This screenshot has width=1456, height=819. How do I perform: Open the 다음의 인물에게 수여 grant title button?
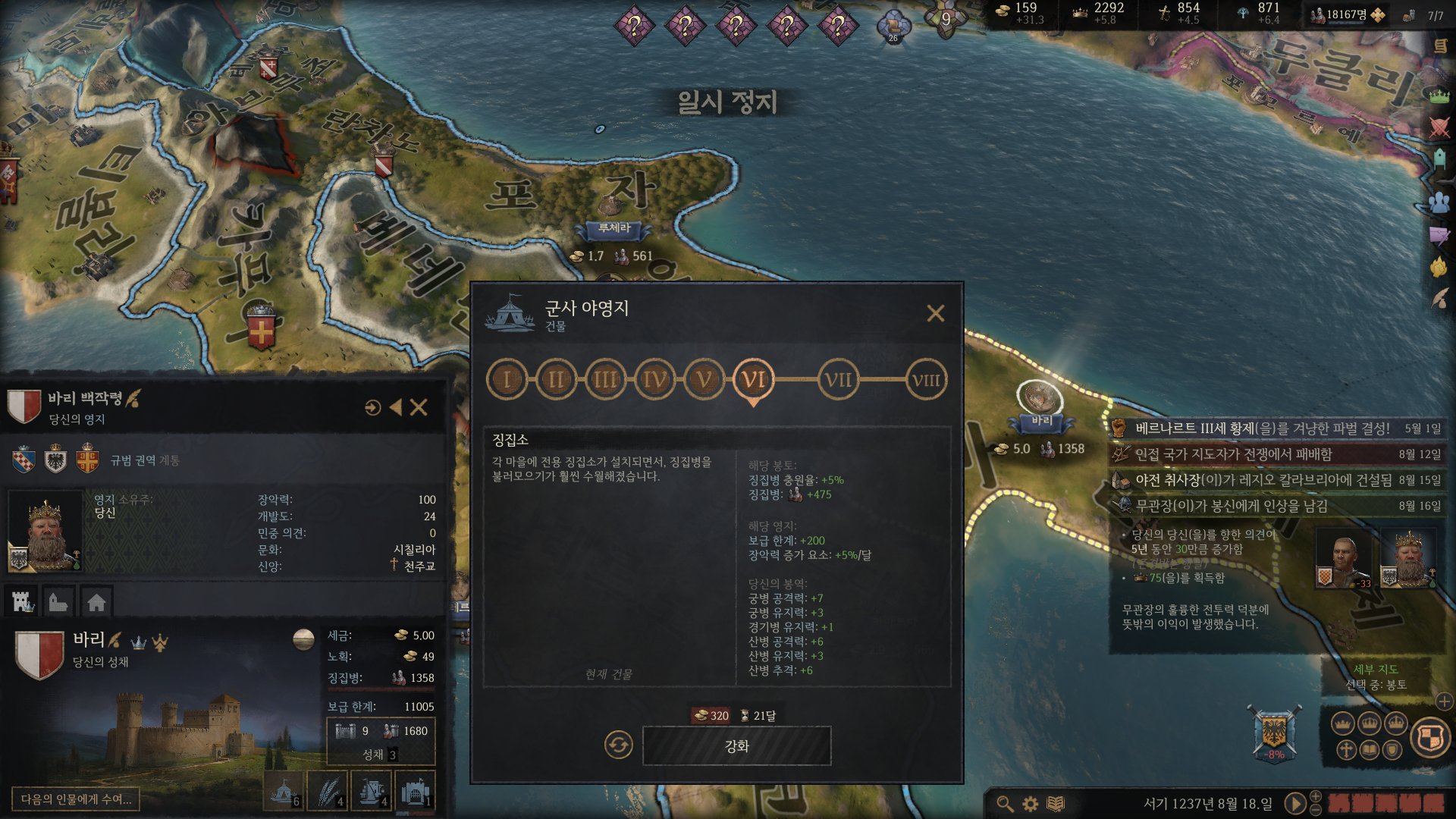[76, 799]
